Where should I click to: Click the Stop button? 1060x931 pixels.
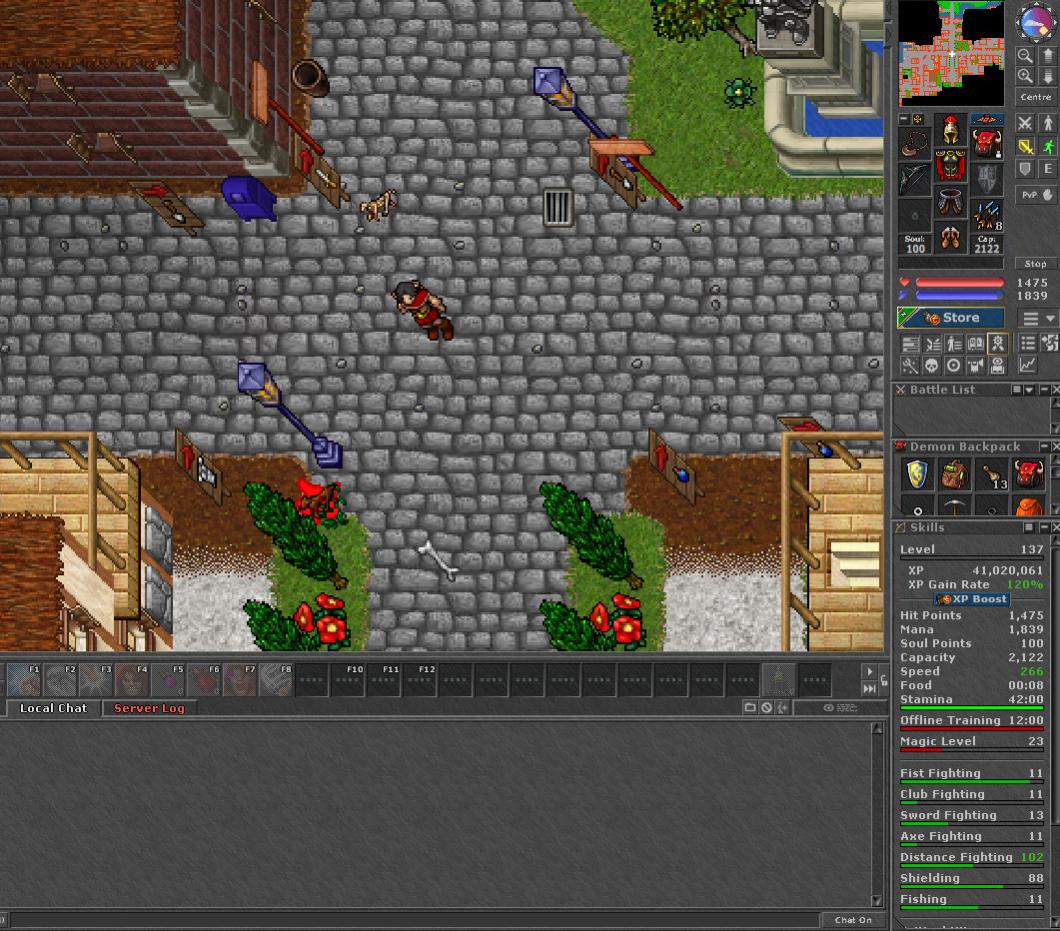pyautogui.click(x=1035, y=264)
